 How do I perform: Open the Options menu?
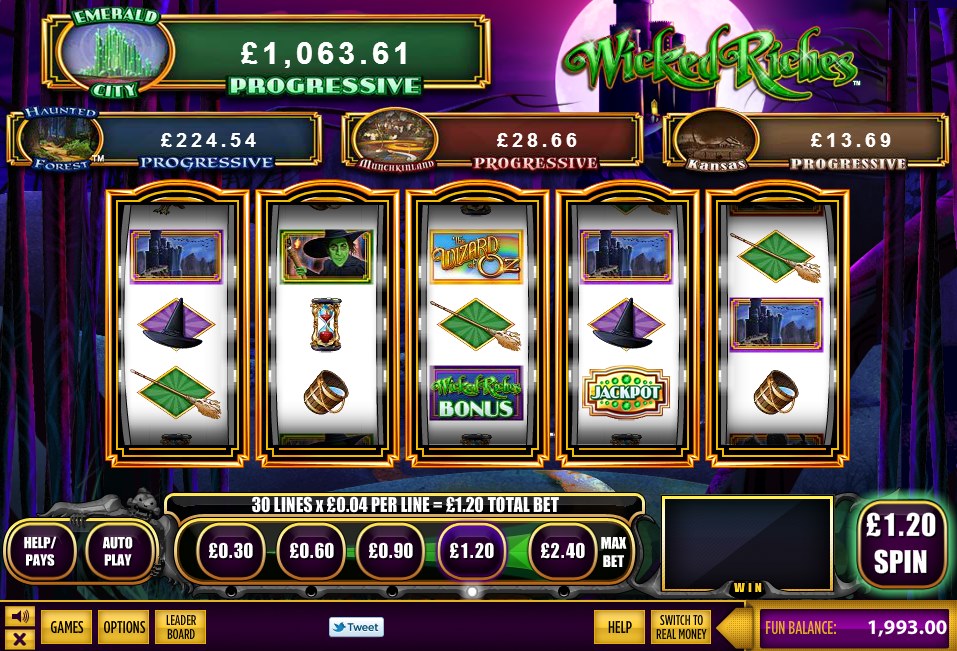click(x=124, y=627)
